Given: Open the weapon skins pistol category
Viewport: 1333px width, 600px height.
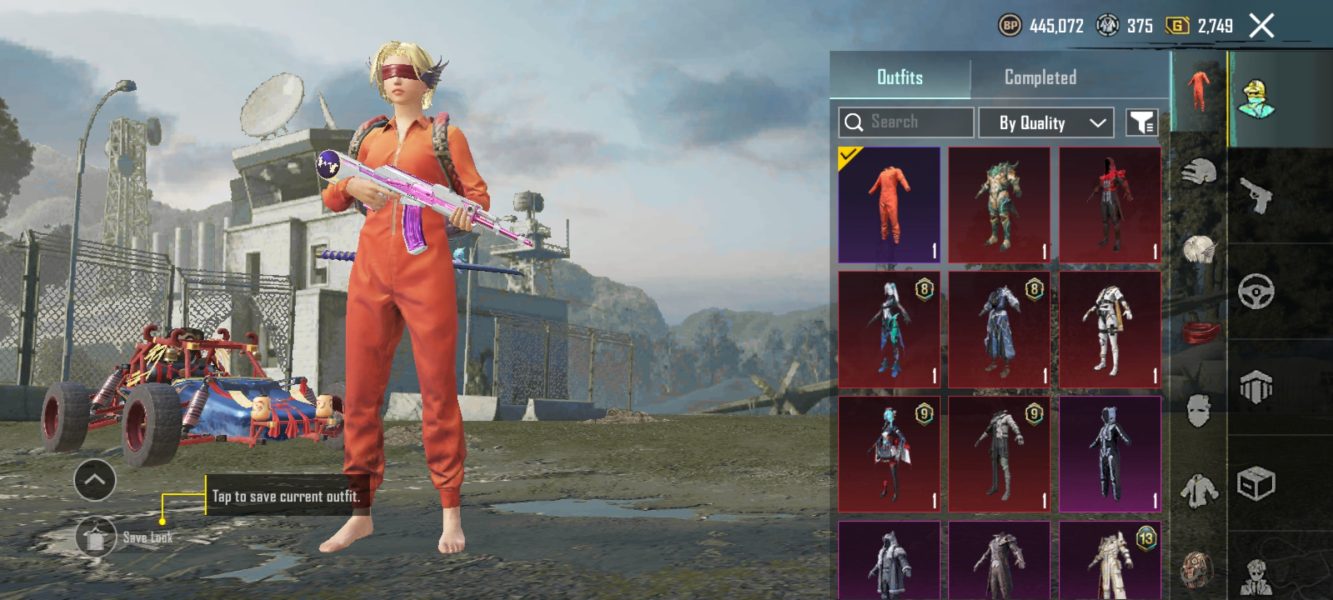Looking at the screenshot, I should pos(1256,195).
